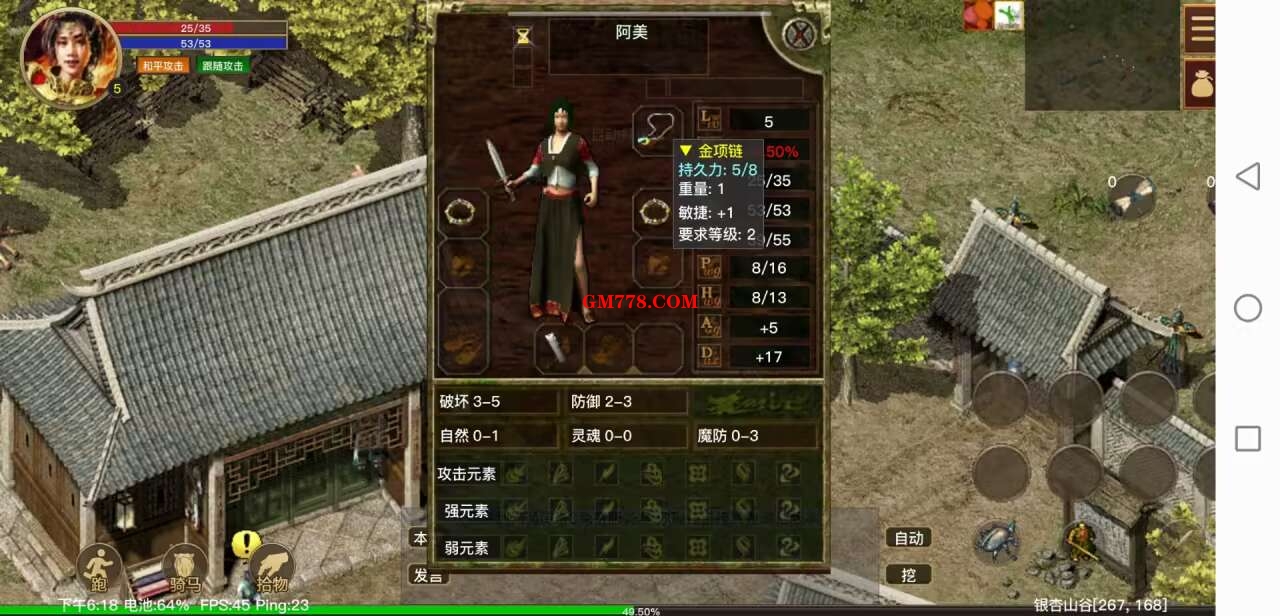Image resolution: width=1280 pixels, height=616 pixels.
Task: Tap the 跑 run button
Action: pos(99,569)
